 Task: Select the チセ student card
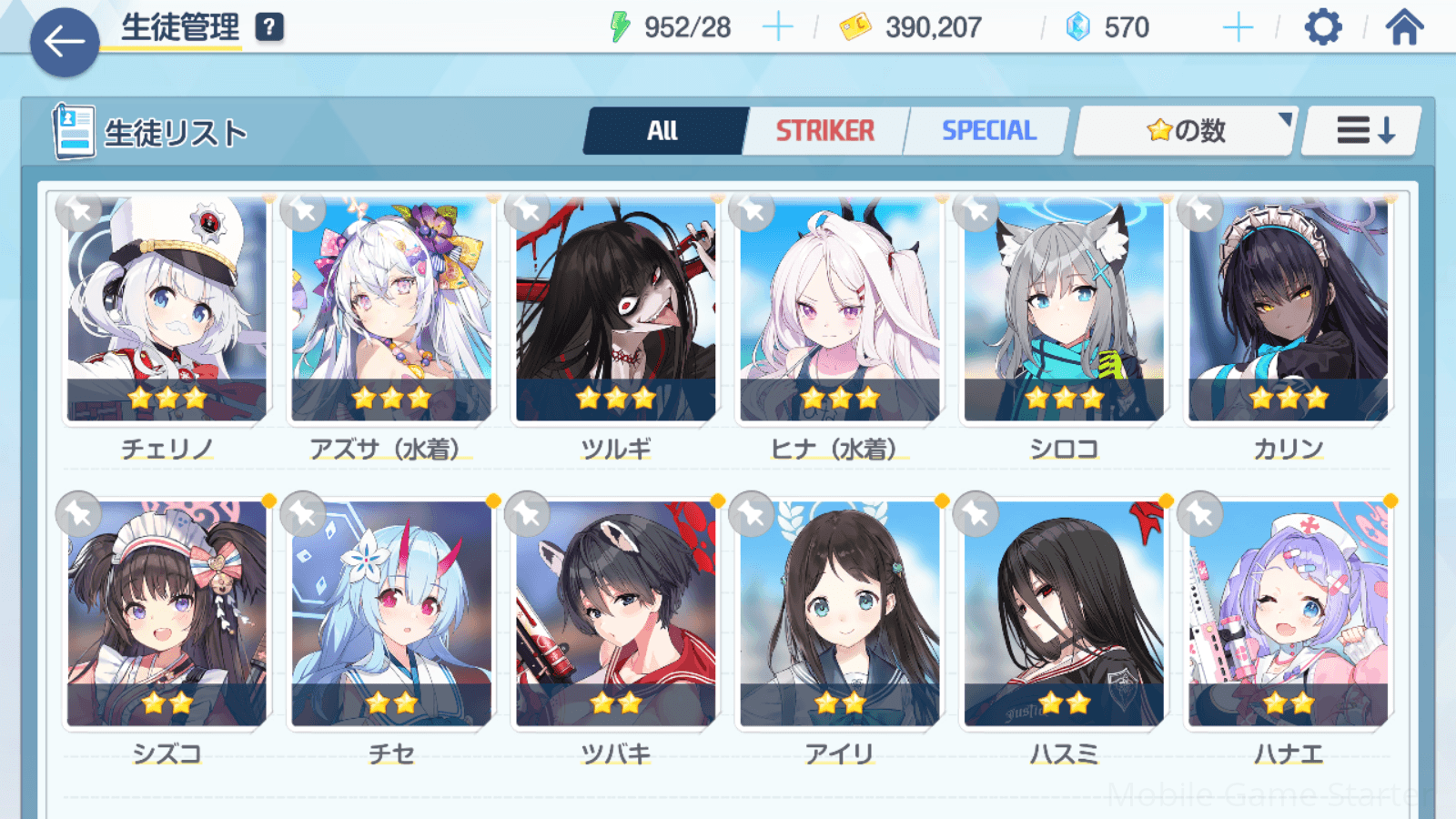[x=391, y=614]
